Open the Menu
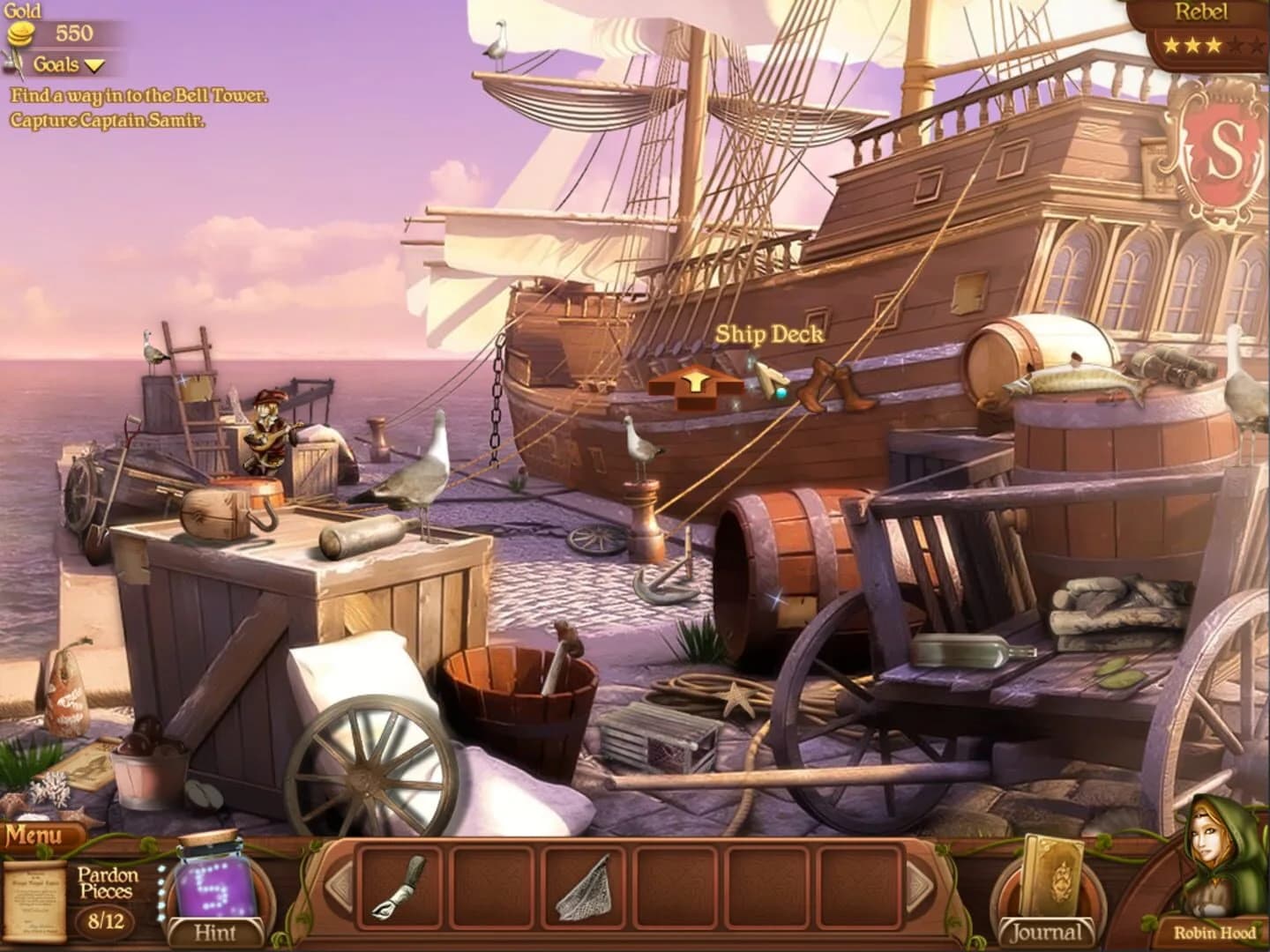The image size is (1270, 952). click(x=35, y=834)
